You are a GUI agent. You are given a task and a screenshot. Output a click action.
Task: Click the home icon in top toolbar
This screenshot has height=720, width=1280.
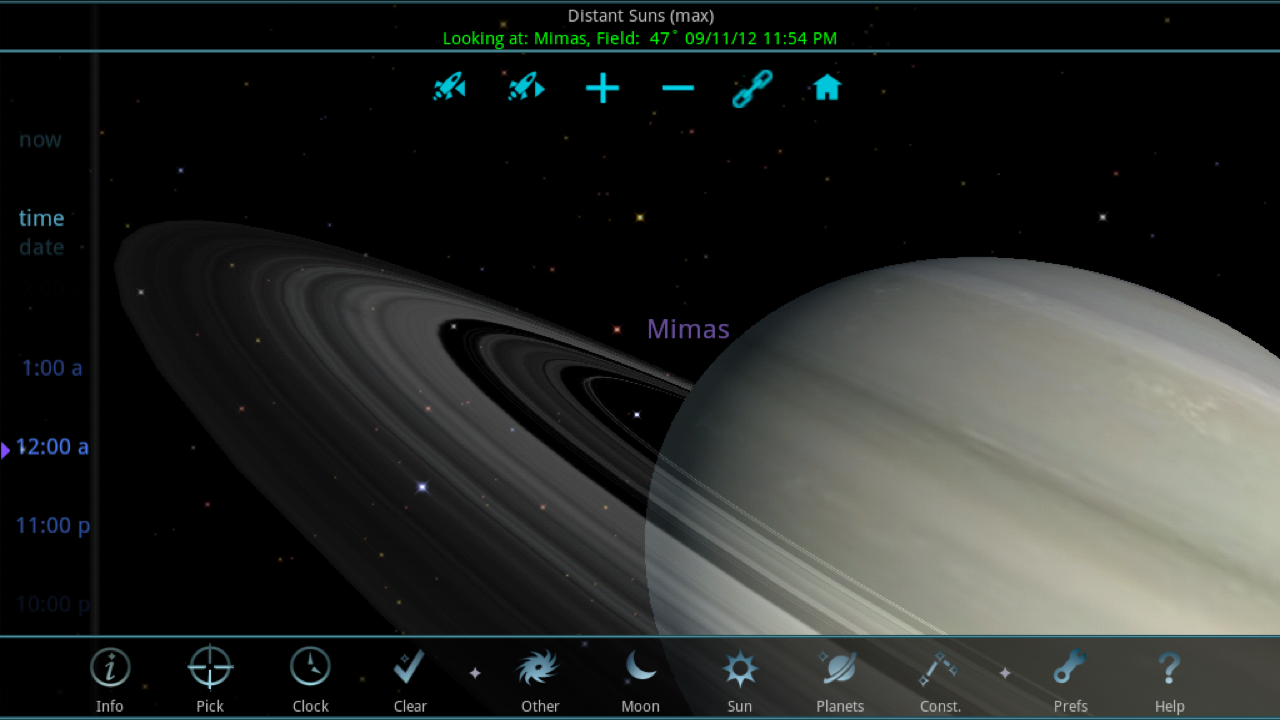coord(827,88)
